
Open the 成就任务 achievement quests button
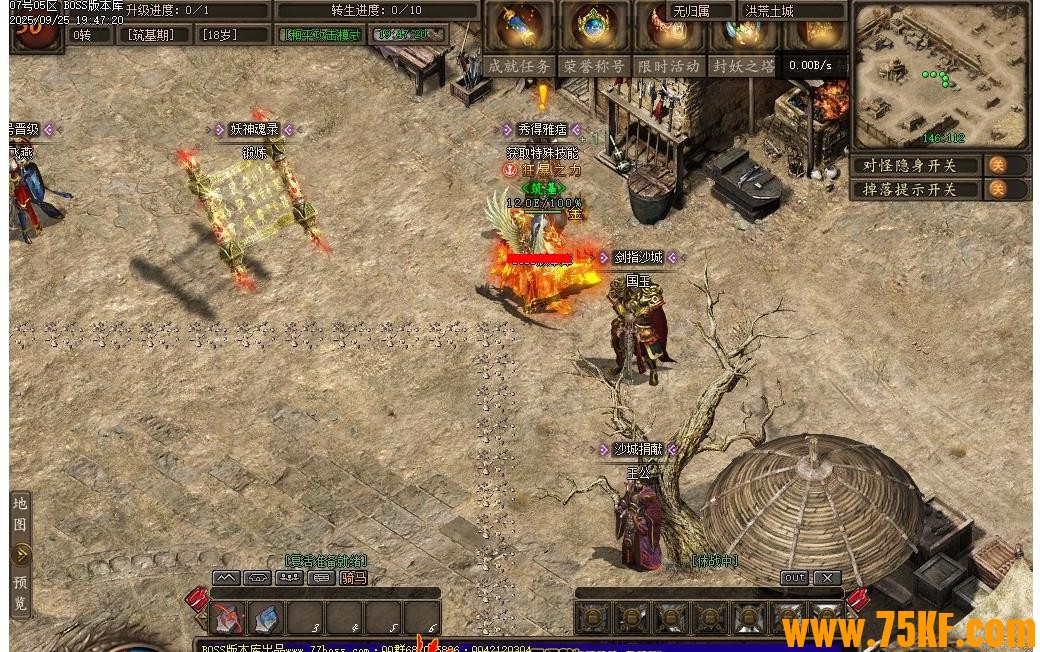(519, 66)
